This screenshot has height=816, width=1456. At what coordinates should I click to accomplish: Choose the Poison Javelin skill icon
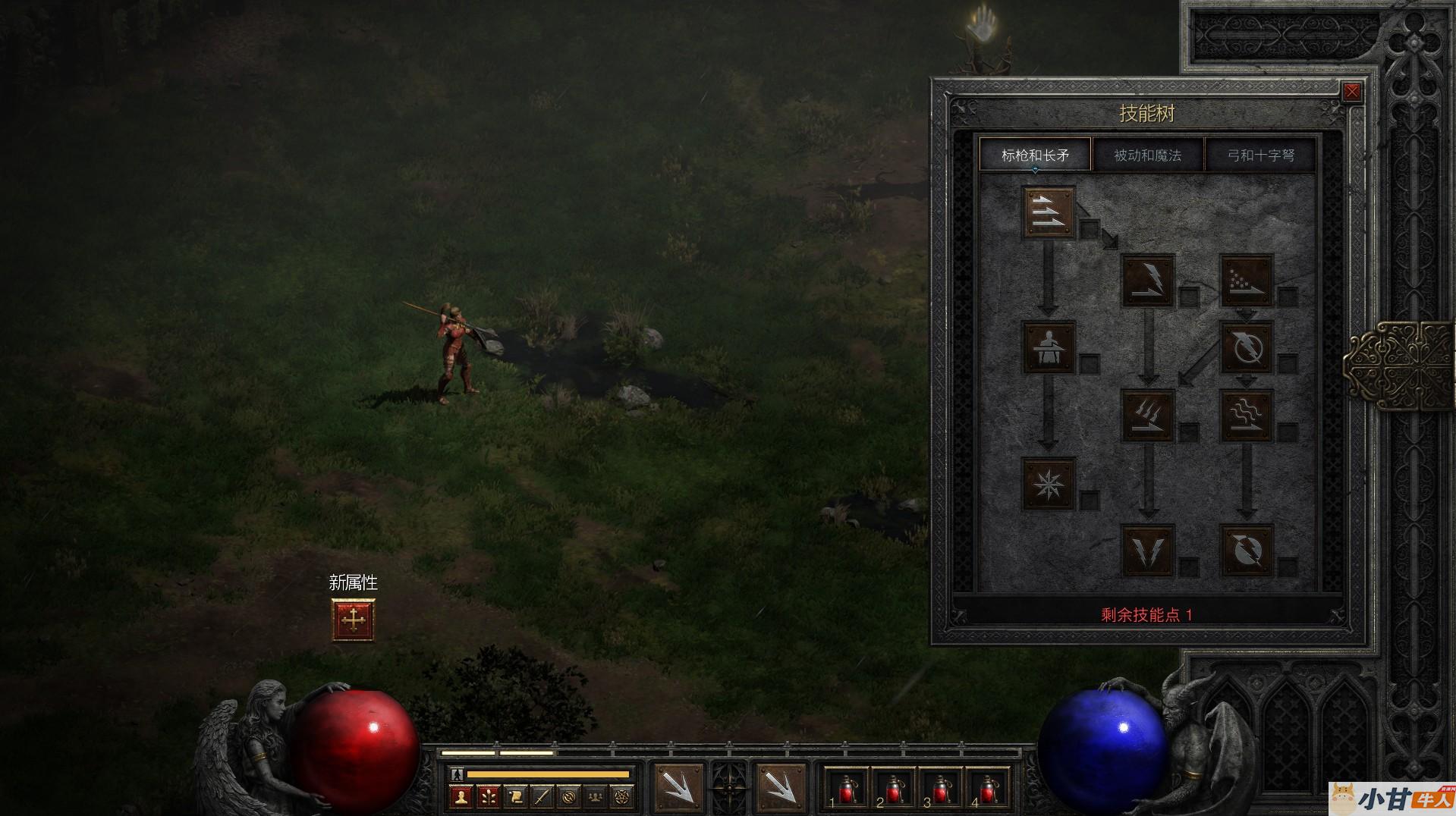click(1246, 280)
